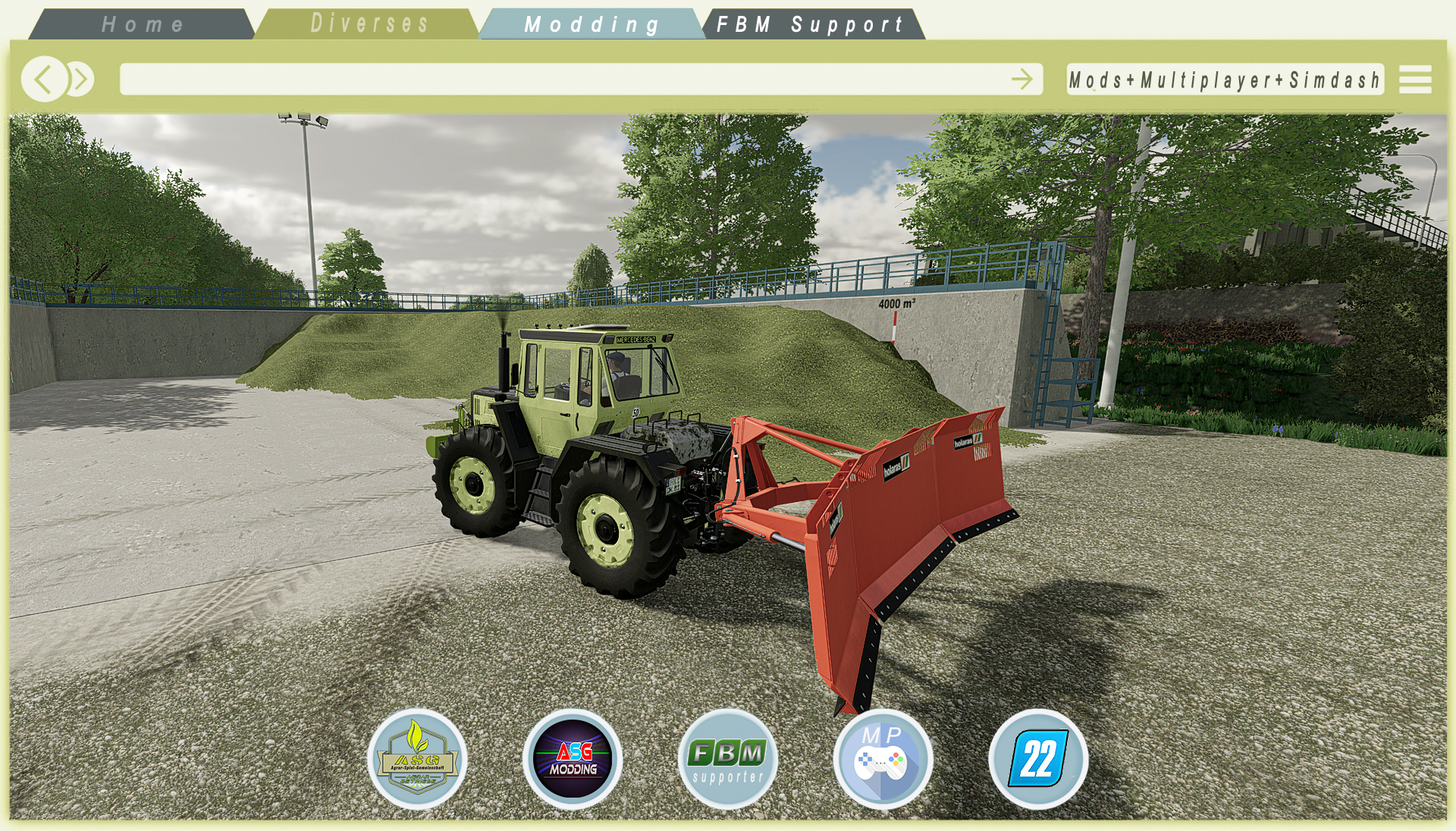Open the MP gamepad multiplayer icon
Image resolution: width=1456 pixels, height=831 pixels.
click(883, 759)
